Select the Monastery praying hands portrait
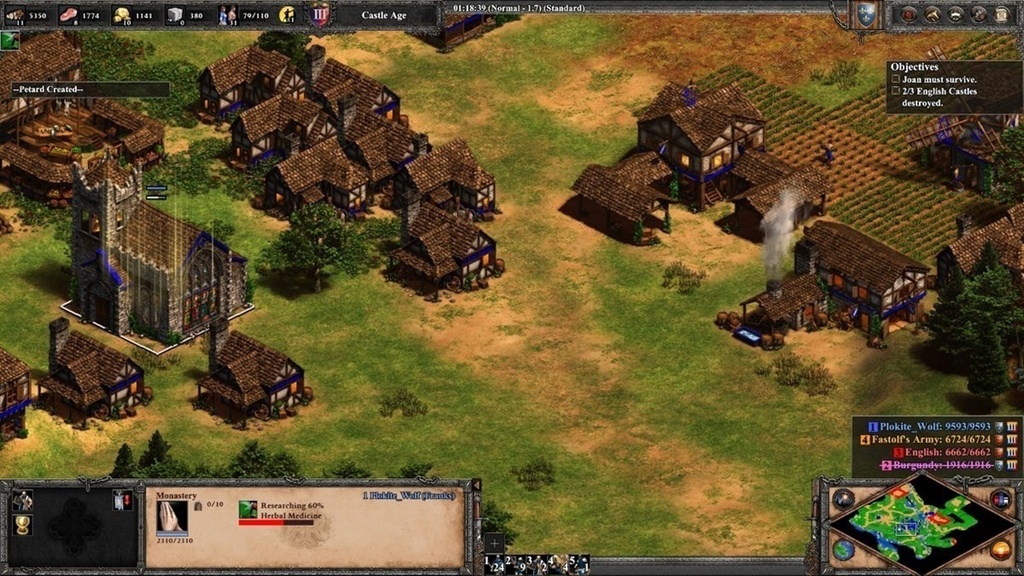The height and width of the screenshot is (576, 1024). [x=172, y=515]
